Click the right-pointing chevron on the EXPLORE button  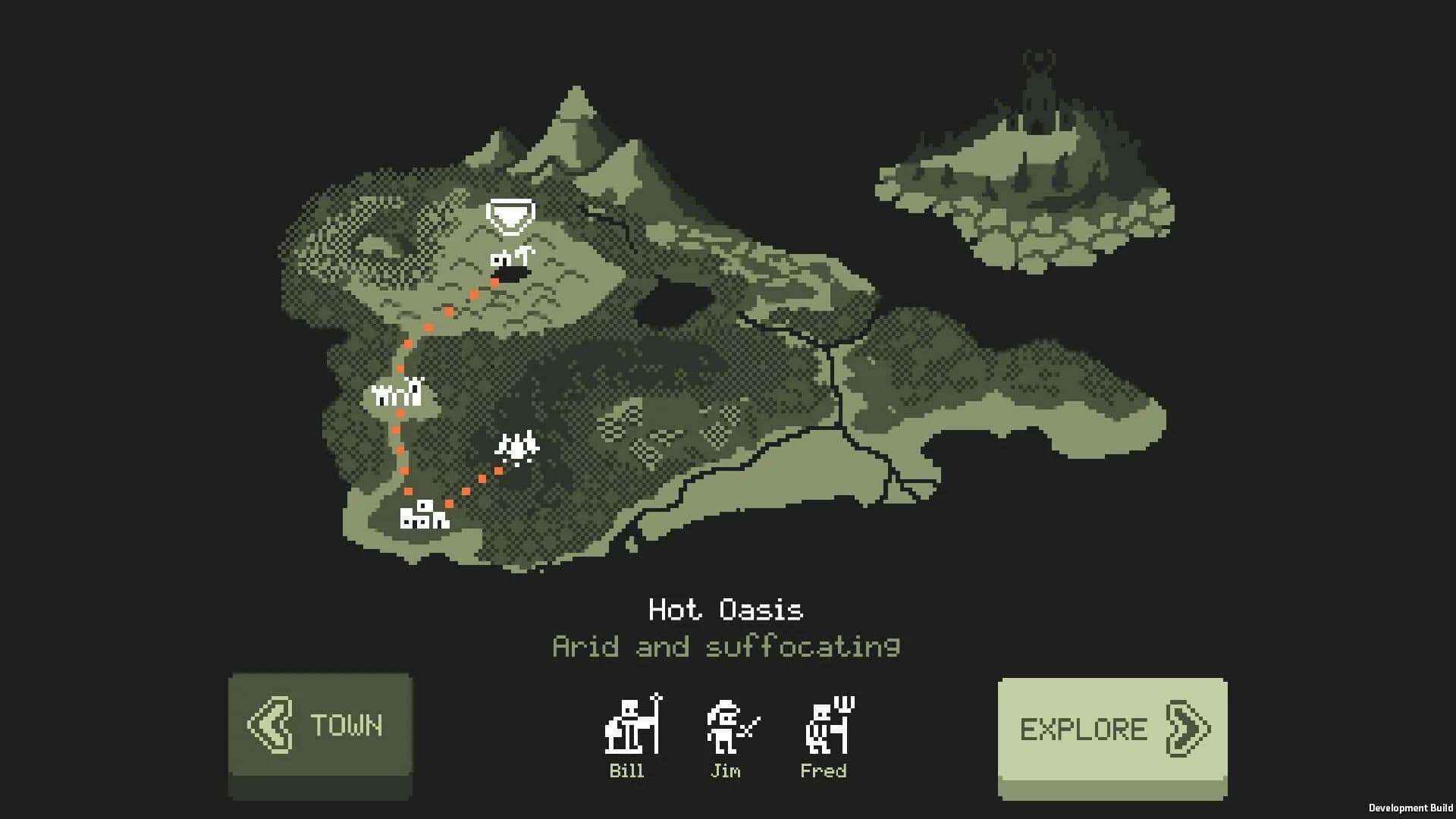(1187, 726)
